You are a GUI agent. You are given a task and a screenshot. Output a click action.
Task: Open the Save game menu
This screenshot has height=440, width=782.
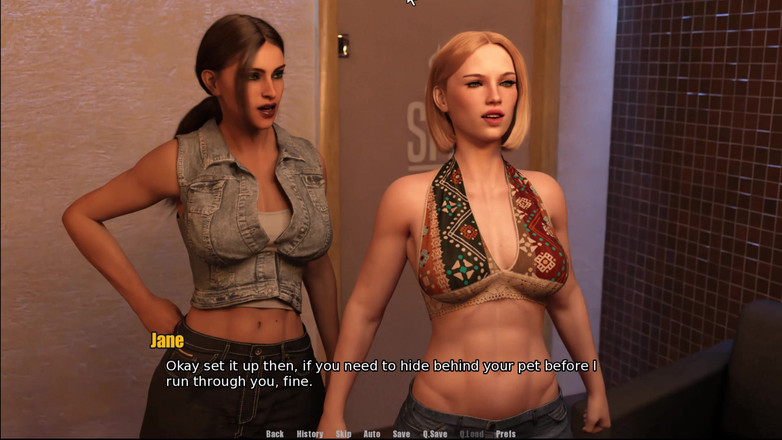click(x=401, y=434)
